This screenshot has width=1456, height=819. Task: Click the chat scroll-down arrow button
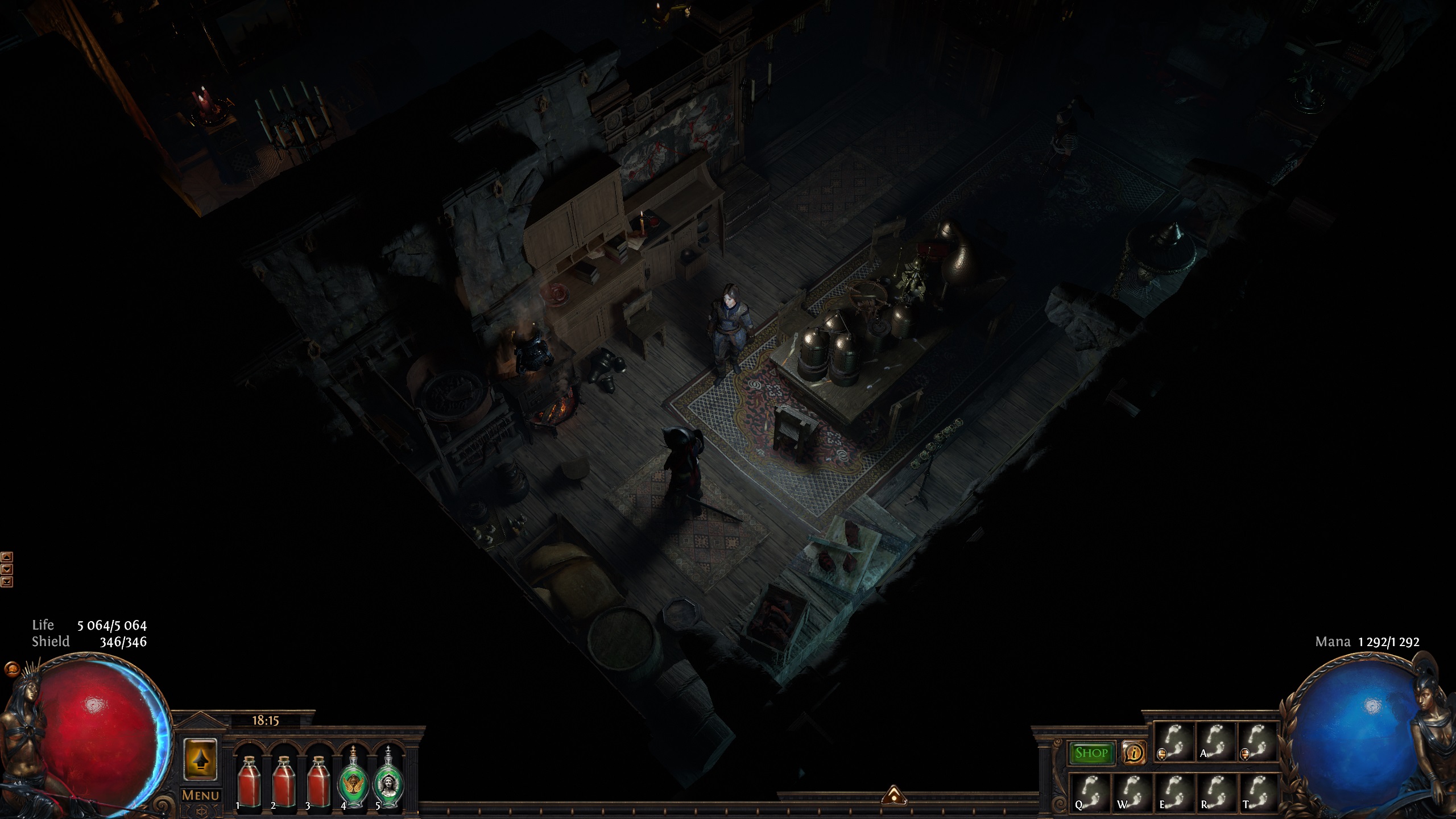7,569
